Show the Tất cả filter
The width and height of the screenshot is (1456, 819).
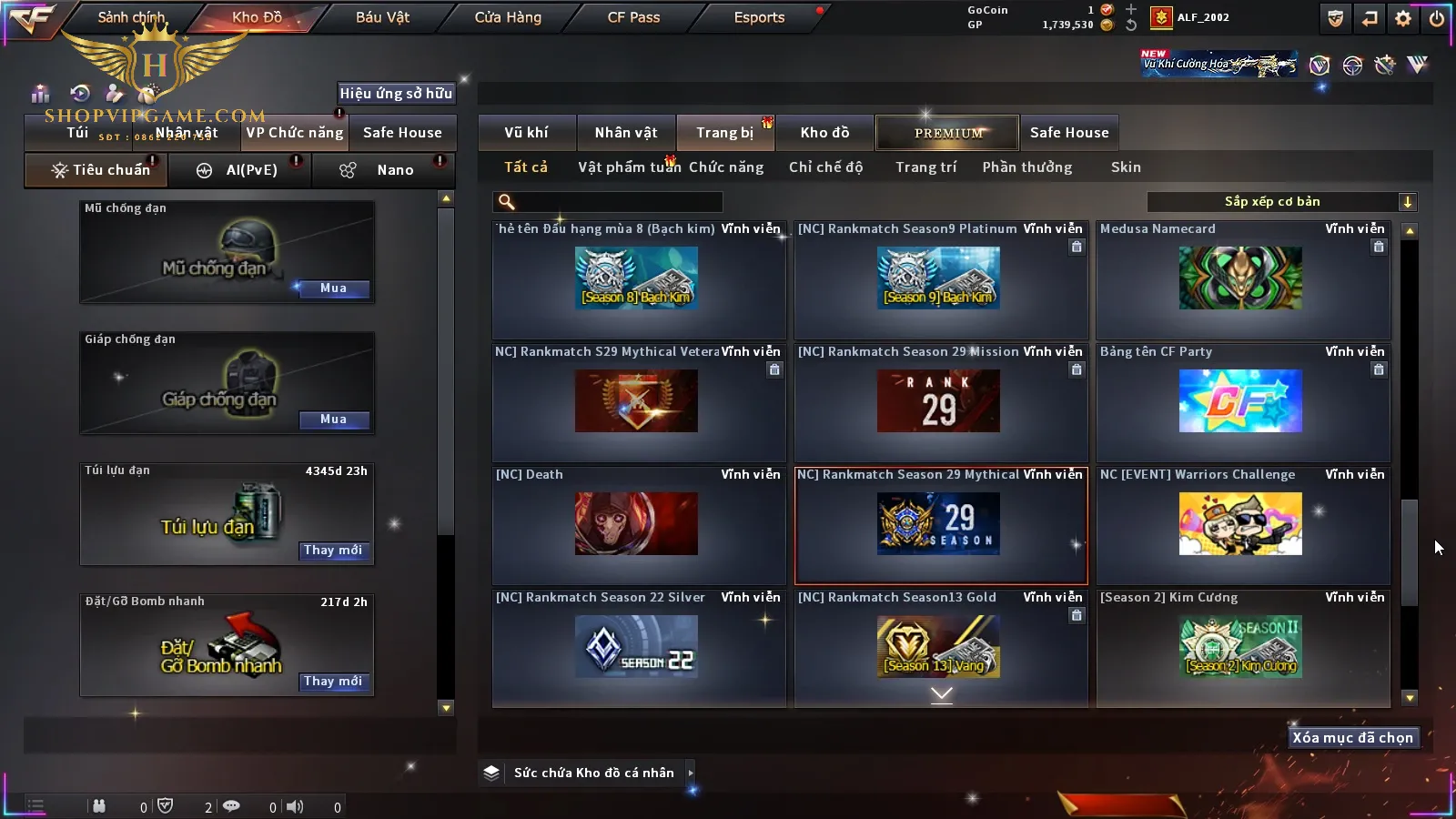pyautogui.click(x=526, y=167)
